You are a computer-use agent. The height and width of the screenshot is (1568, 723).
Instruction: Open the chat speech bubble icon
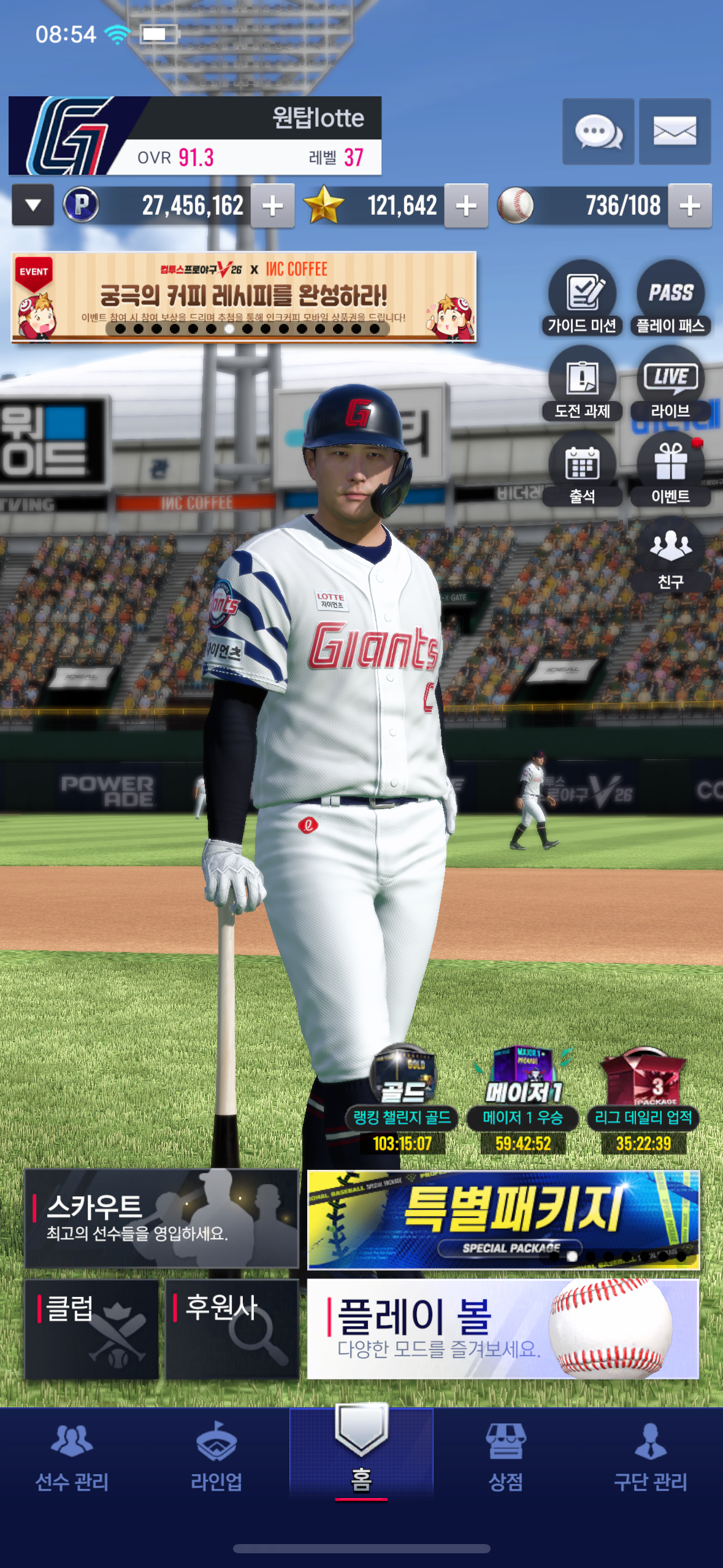tap(598, 131)
